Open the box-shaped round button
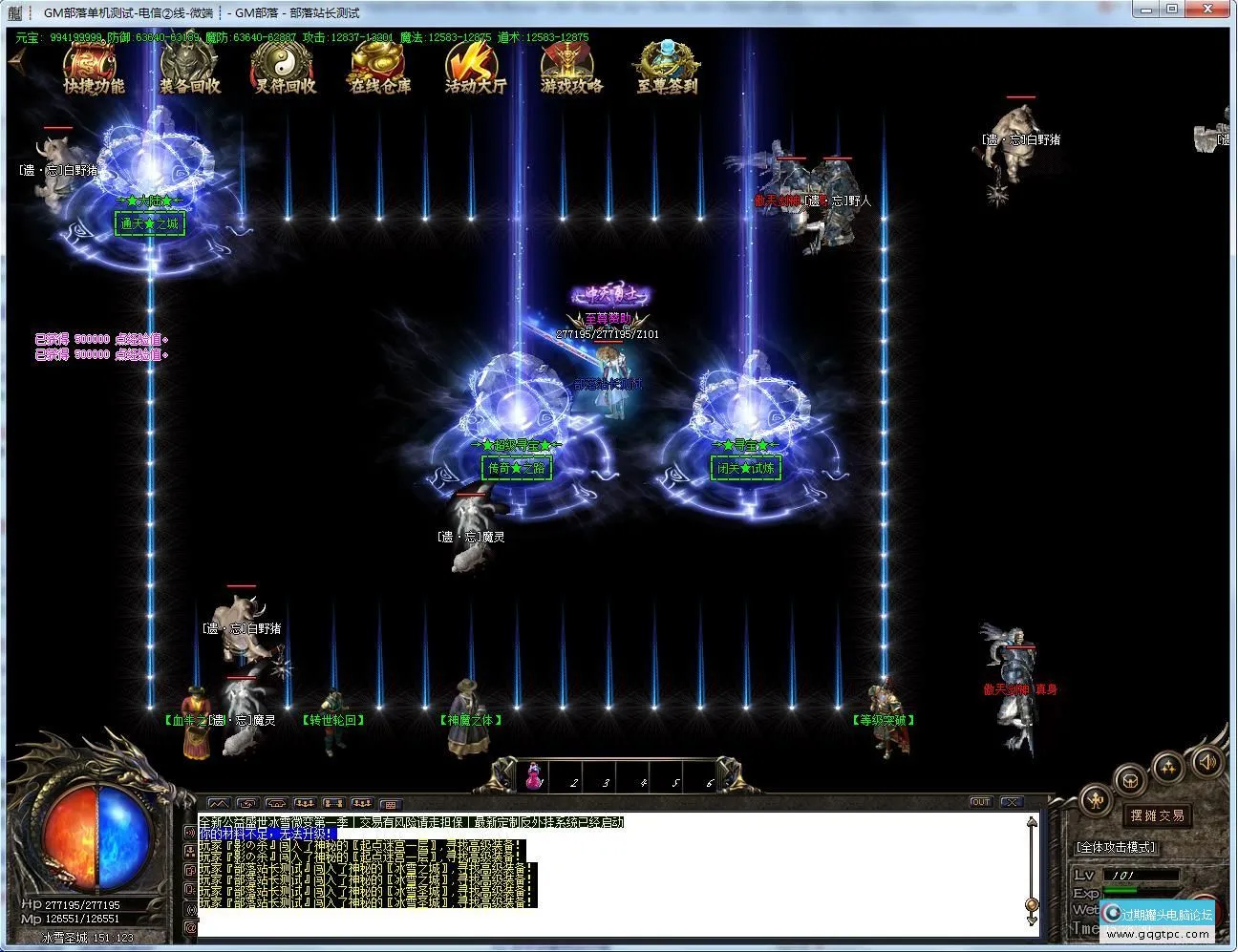Viewport: 1238px width, 952px height. pos(1130,779)
